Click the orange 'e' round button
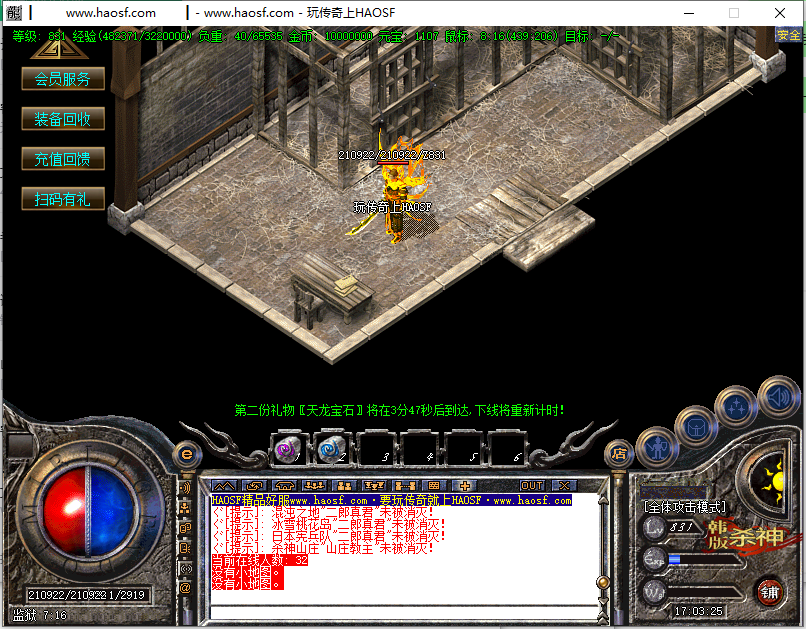This screenshot has width=806, height=629. 185,454
